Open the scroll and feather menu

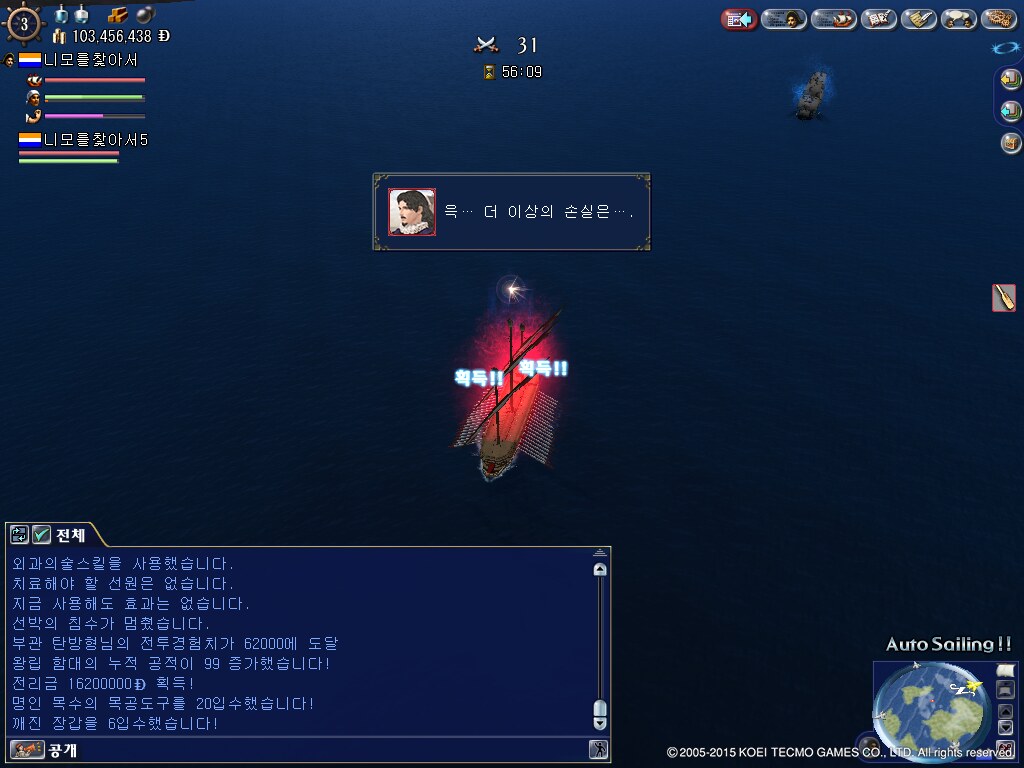pos(918,19)
